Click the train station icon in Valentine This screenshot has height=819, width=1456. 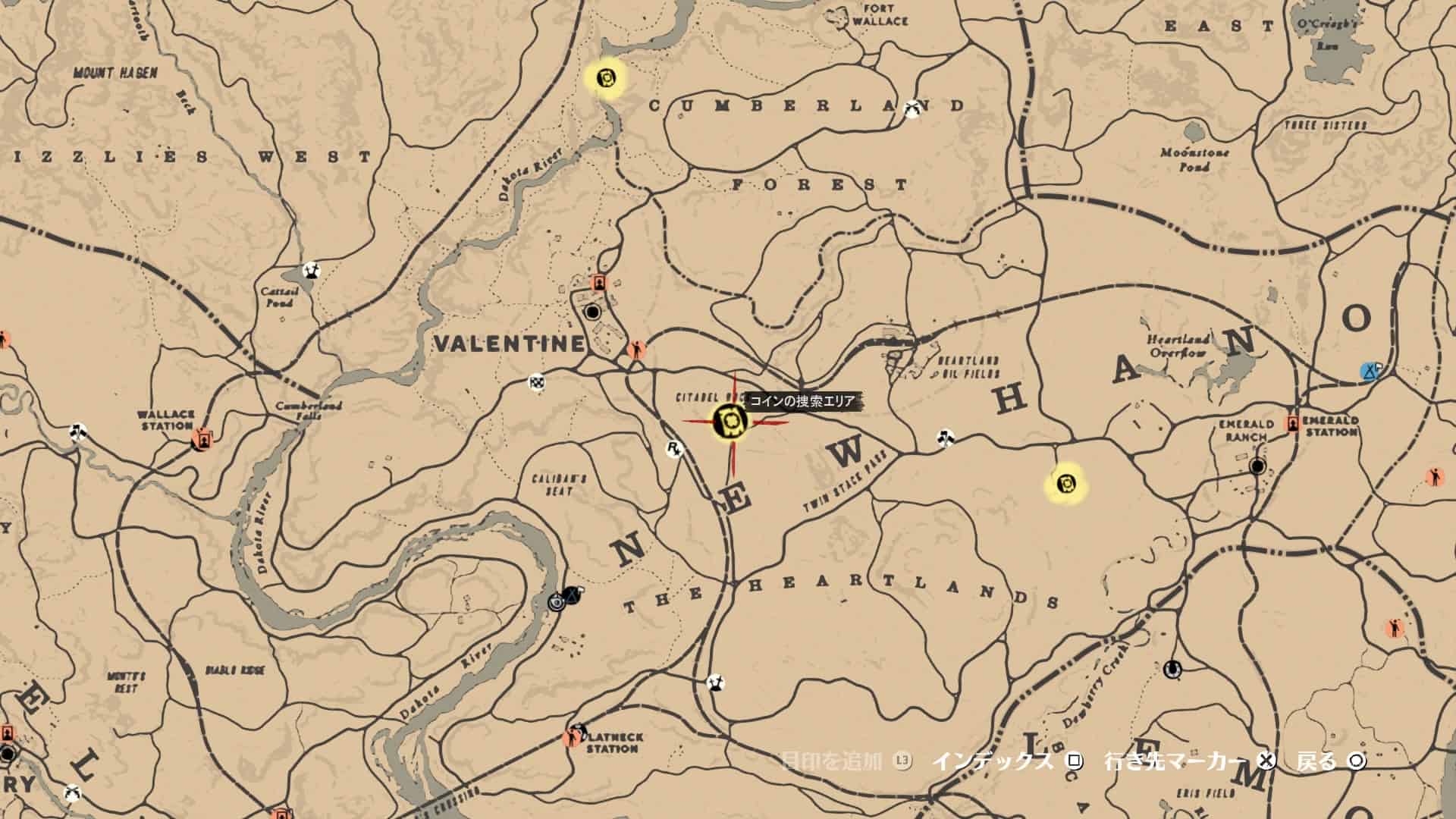click(598, 282)
